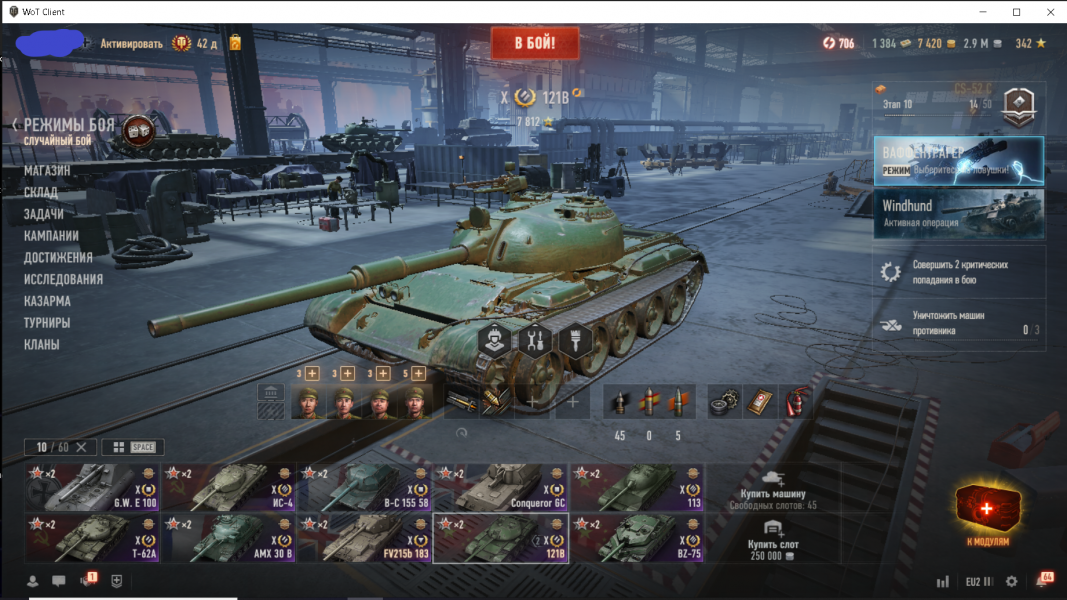Open the МАГАЗИН store menu

[x=47, y=170]
